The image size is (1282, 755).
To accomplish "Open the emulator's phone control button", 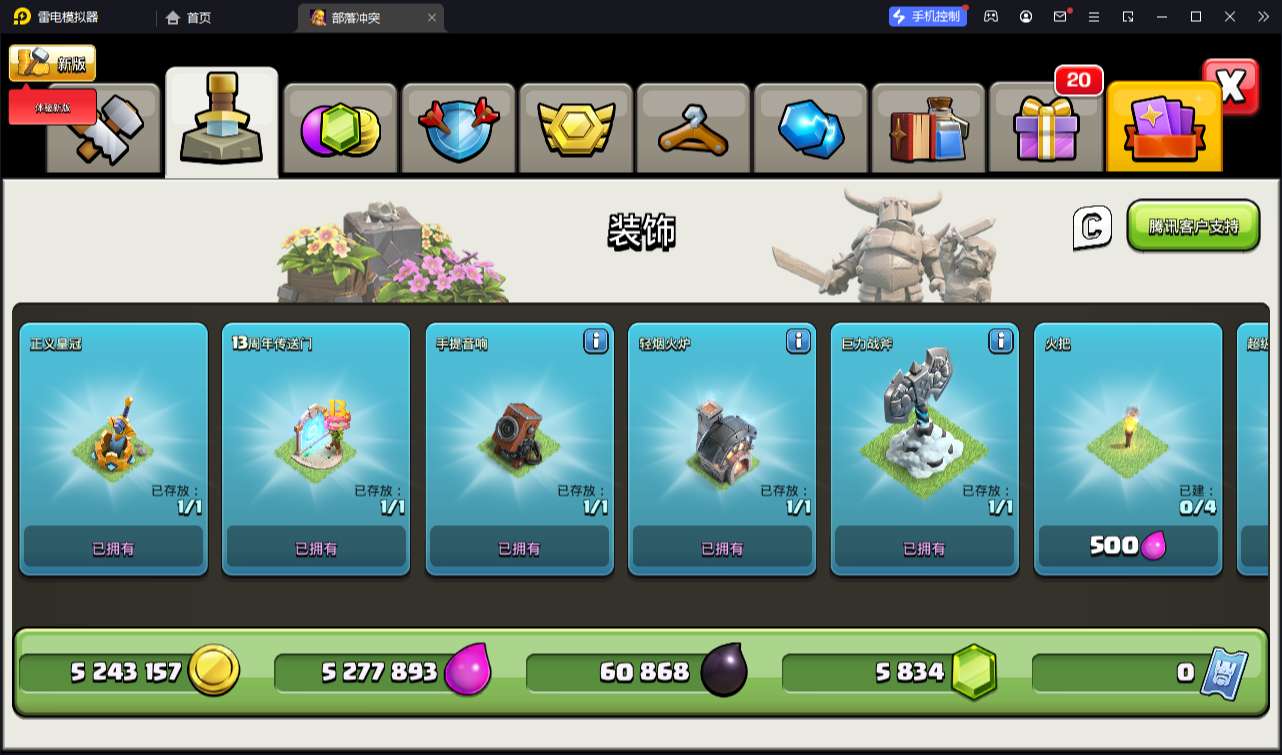I will click(928, 16).
